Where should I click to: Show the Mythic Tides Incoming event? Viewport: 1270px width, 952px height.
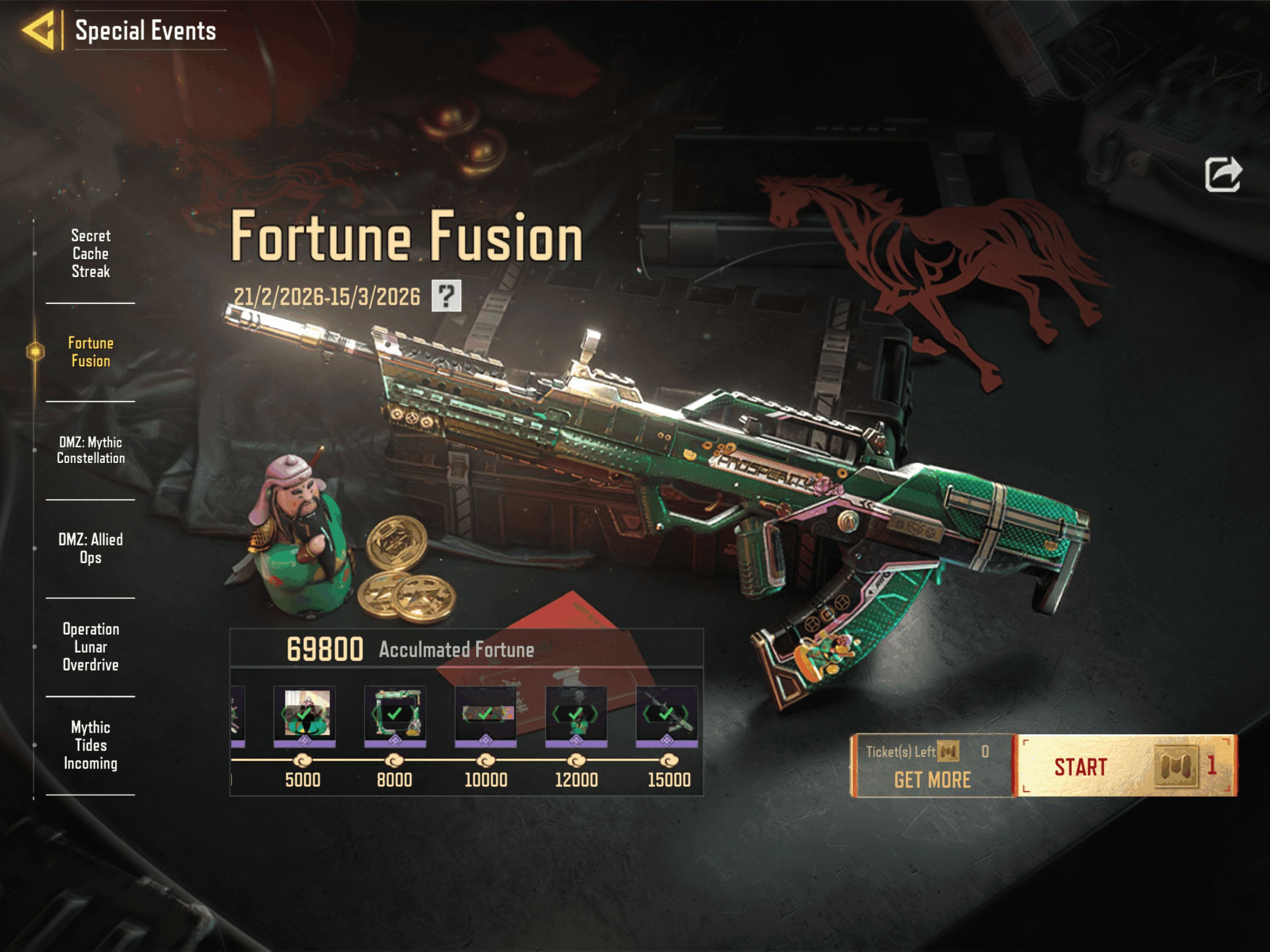coord(91,745)
